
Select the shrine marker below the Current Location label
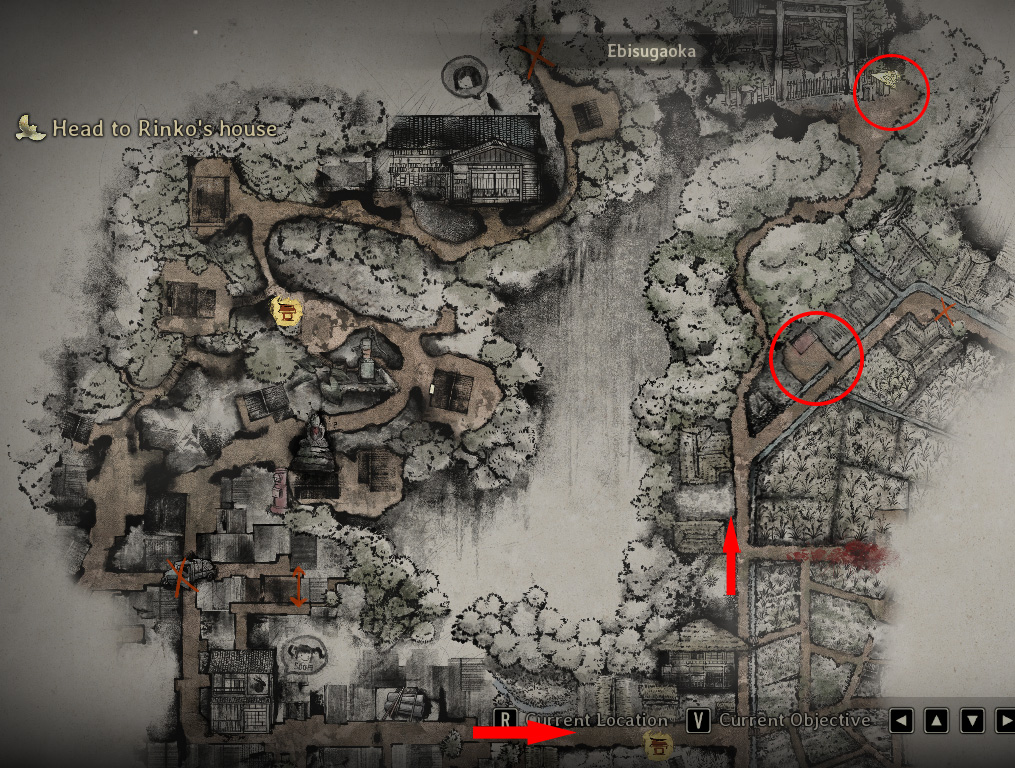659,743
